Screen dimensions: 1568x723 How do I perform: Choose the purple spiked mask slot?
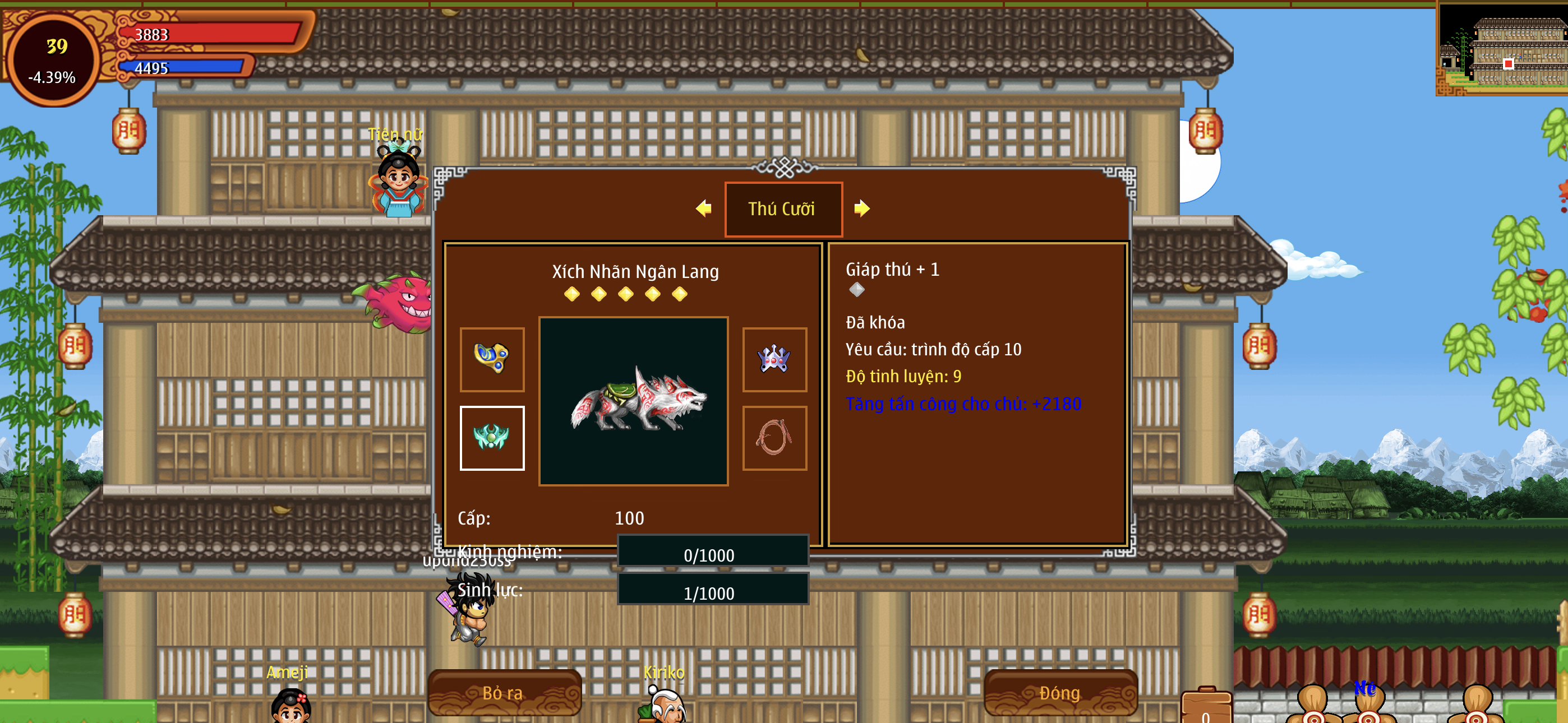click(x=774, y=359)
